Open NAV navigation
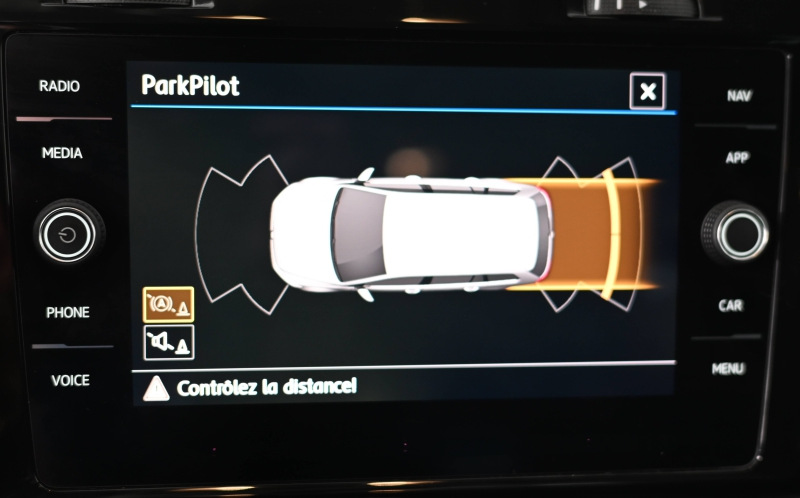Screen dimensions: 800x498 coord(739,96)
